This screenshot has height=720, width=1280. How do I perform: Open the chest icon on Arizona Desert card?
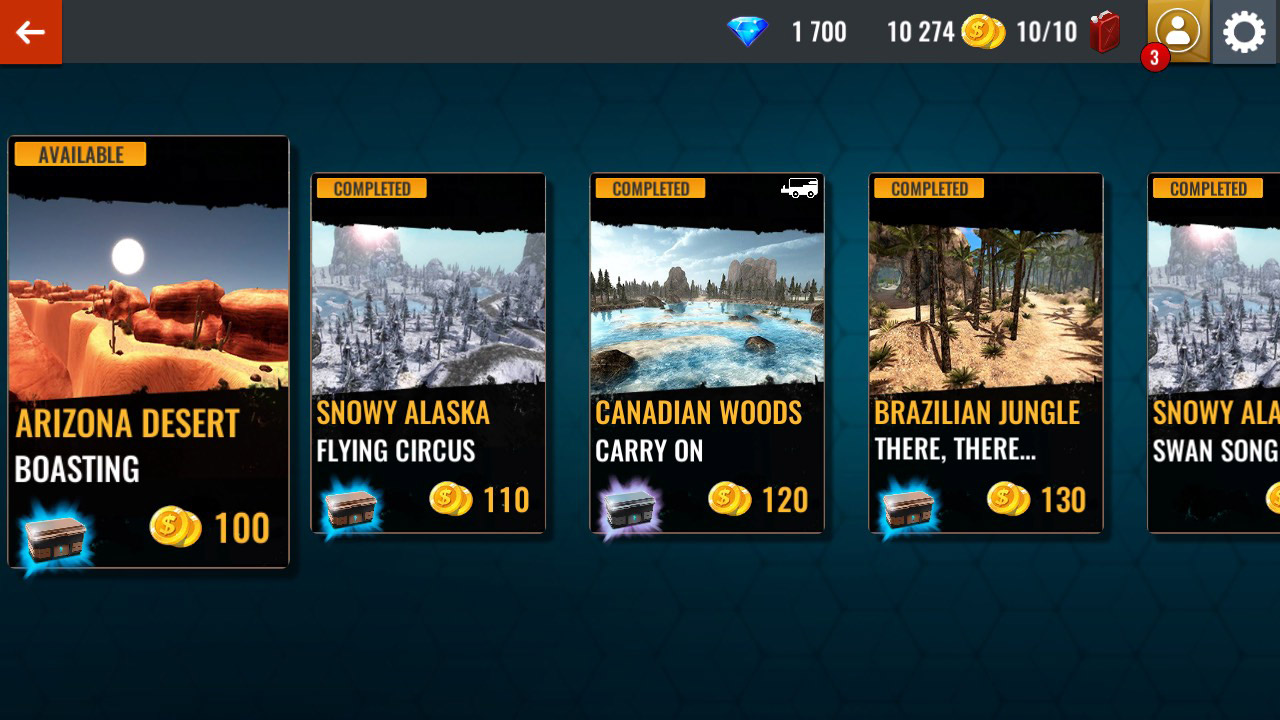pyautogui.click(x=57, y=538)
